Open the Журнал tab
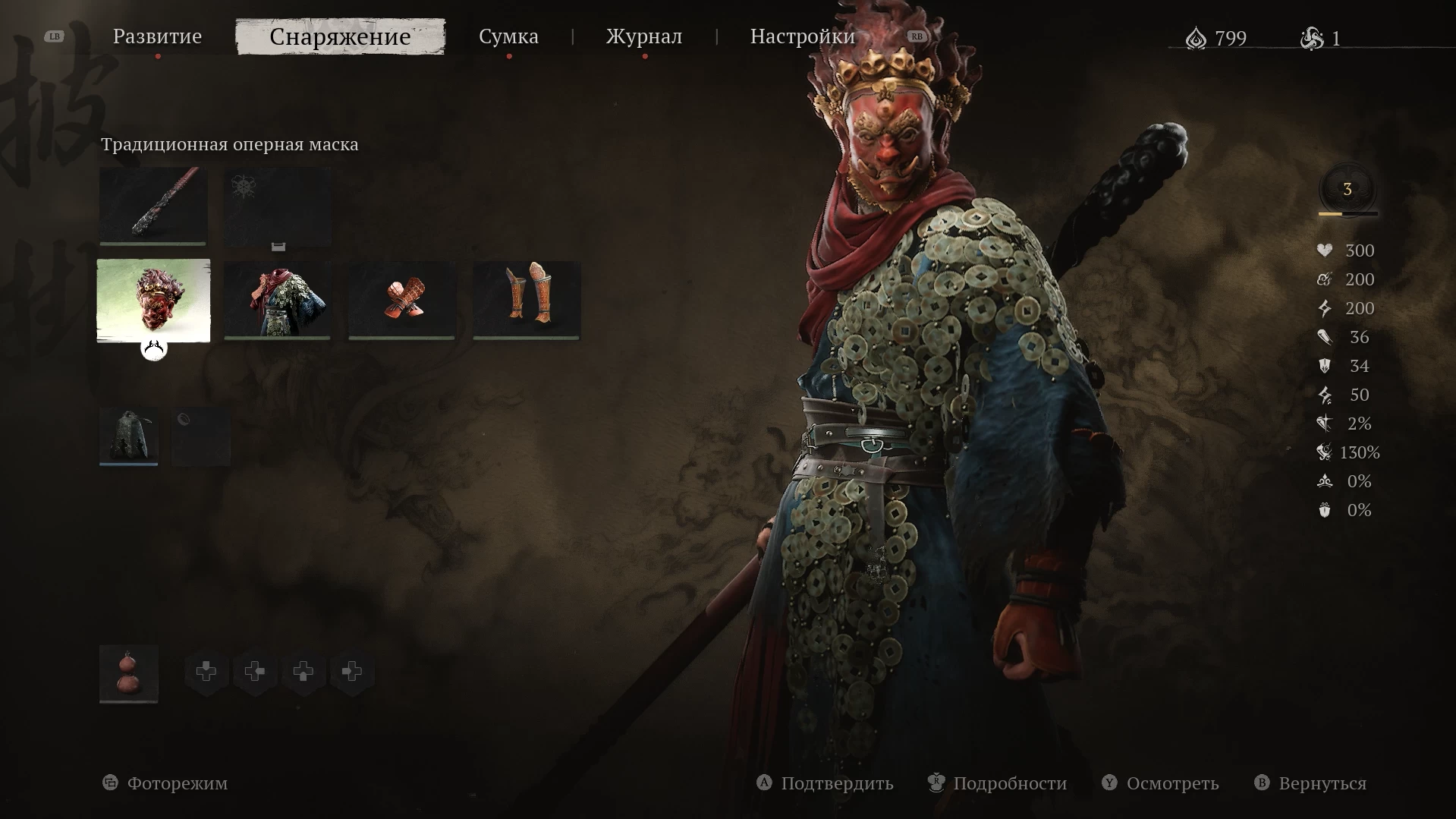This screenshot has width=1456, height=819. pos(643,36)
